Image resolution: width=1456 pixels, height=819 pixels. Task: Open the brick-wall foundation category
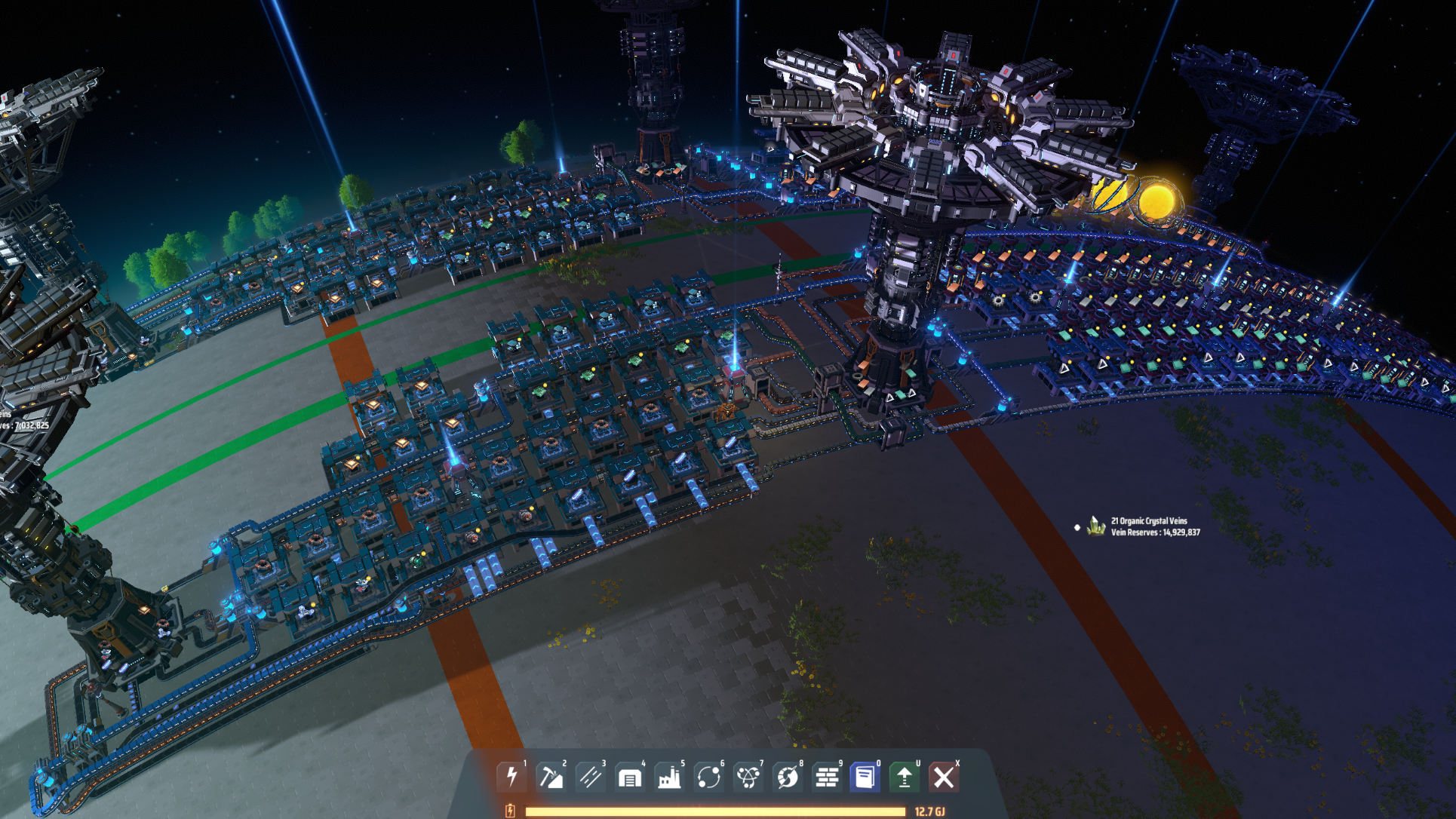[x=827, y=776]
